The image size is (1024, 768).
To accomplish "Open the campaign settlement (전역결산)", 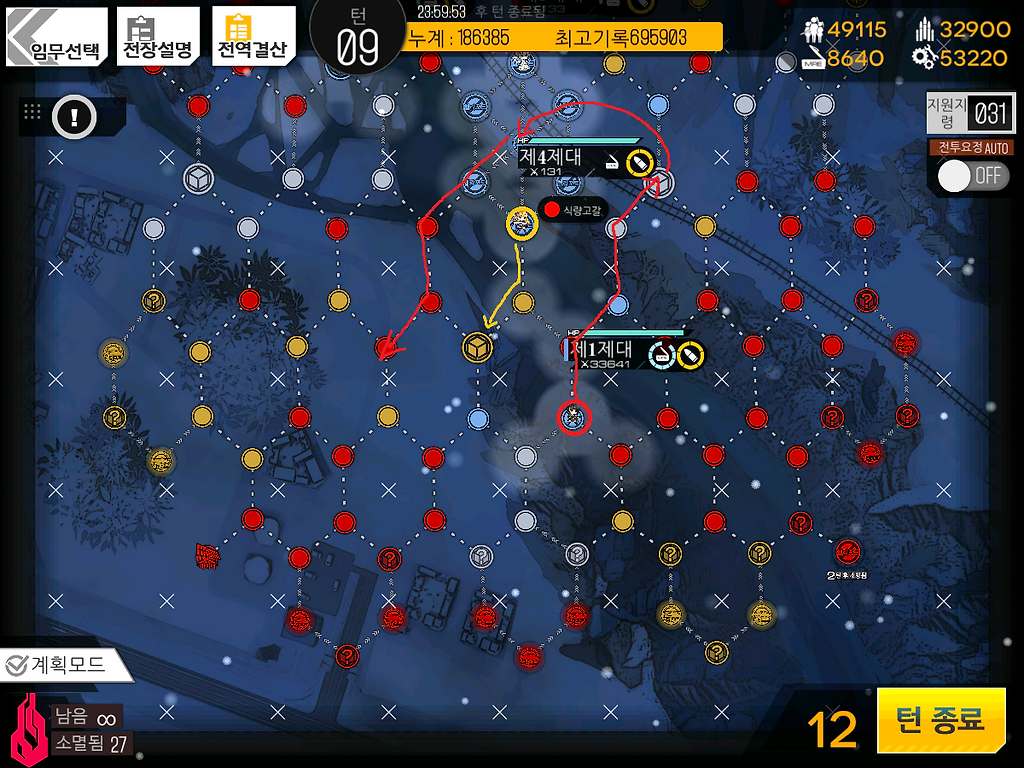I will tap(253, 38).
